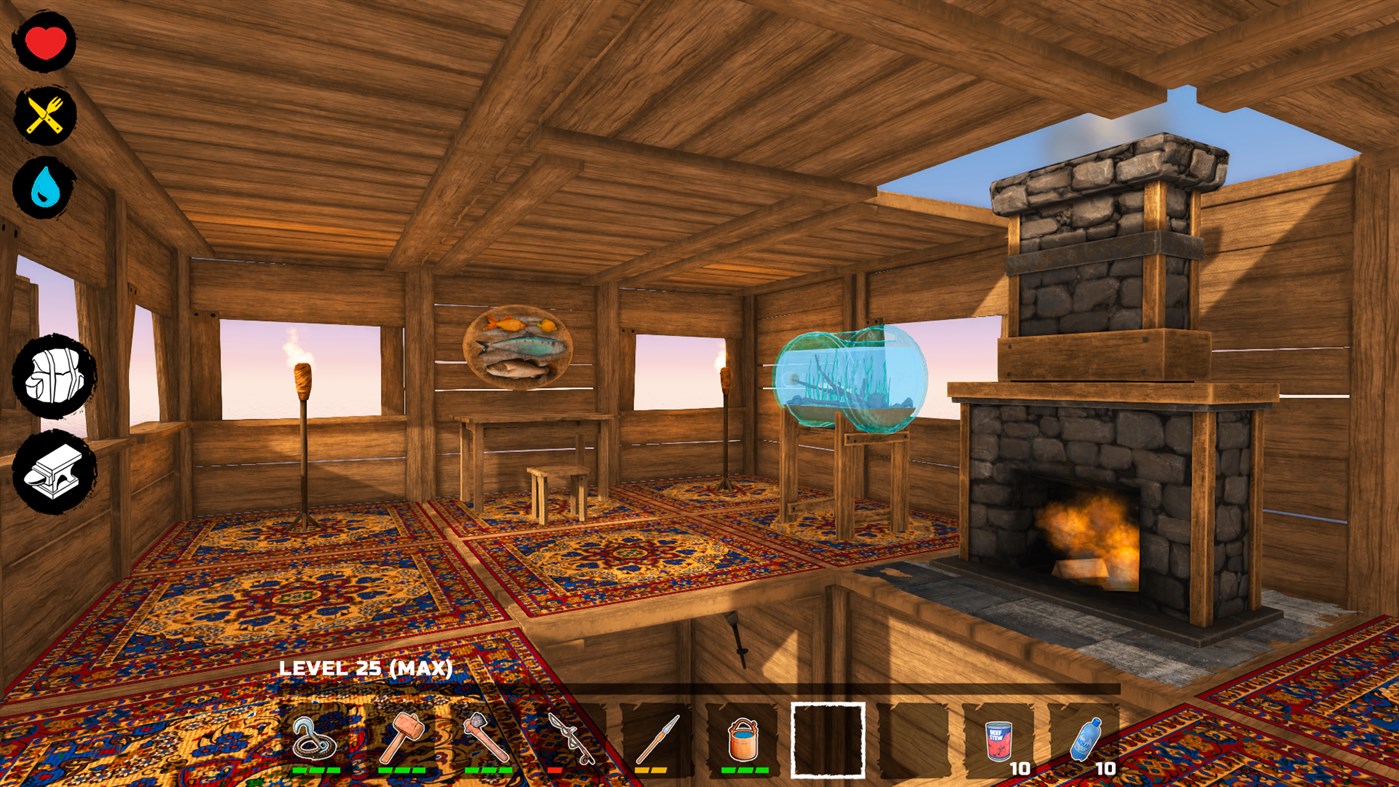Image resolution: width=1399 pixels, height=787 pixels.
Task: Click the health heart indicator
Action: pyautogui.click(x=43, y=40)
